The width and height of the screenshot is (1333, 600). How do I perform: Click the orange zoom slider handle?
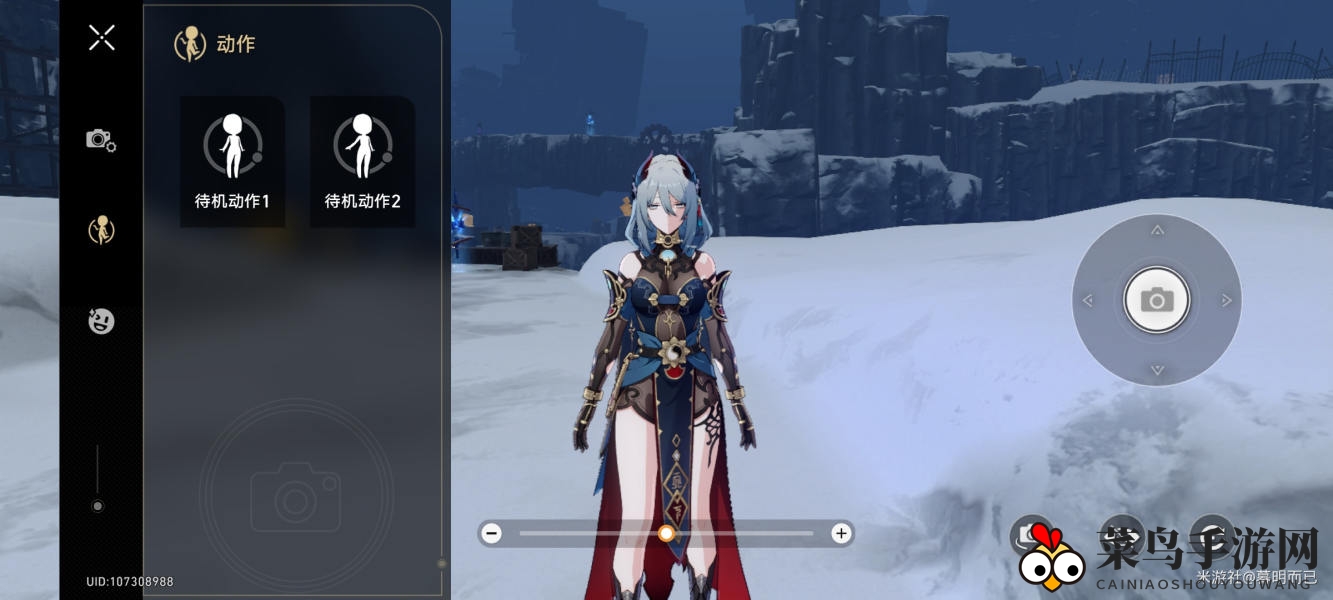[x=666, y=533]
